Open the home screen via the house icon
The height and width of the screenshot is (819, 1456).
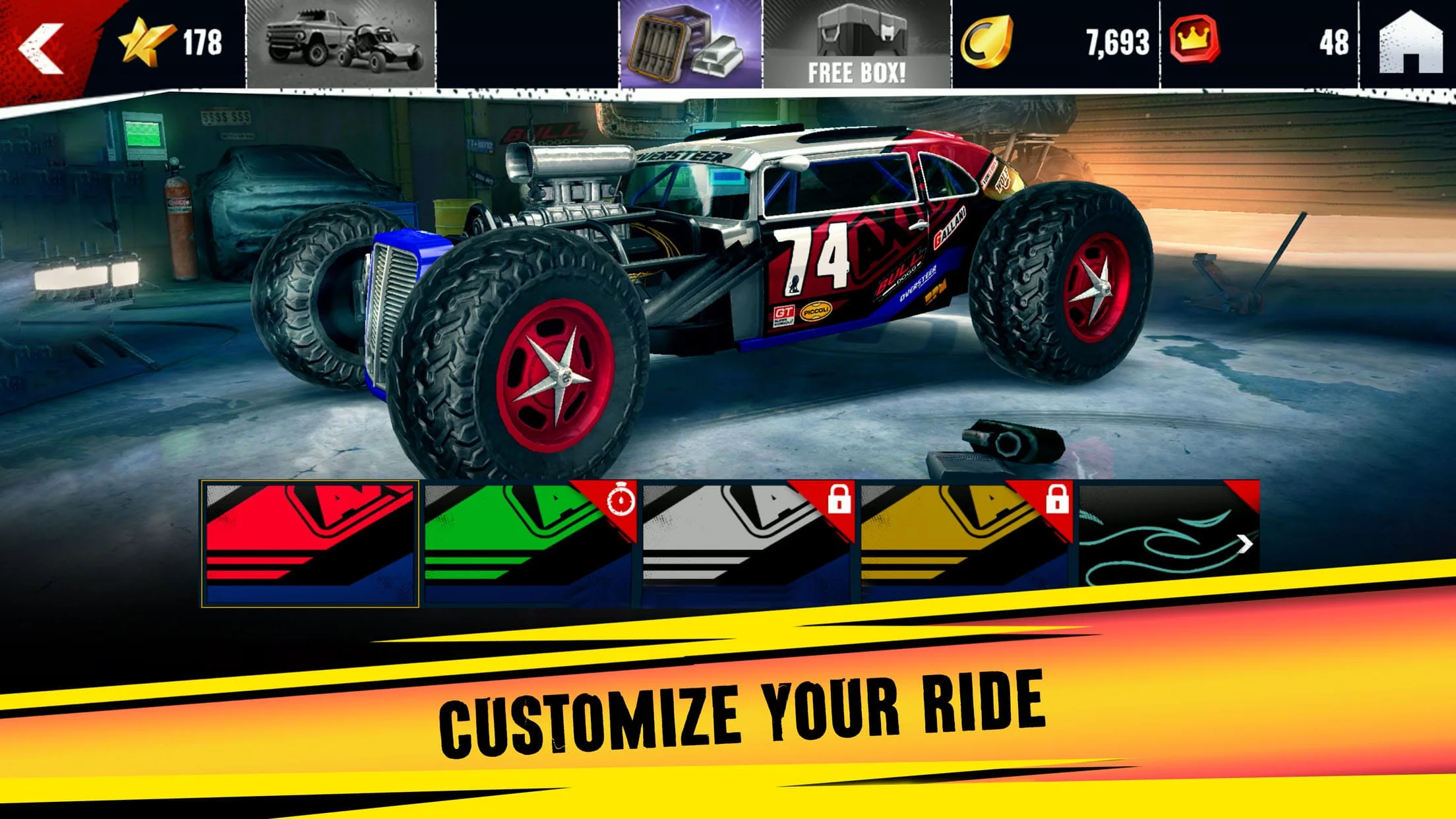coord(1411,42)
